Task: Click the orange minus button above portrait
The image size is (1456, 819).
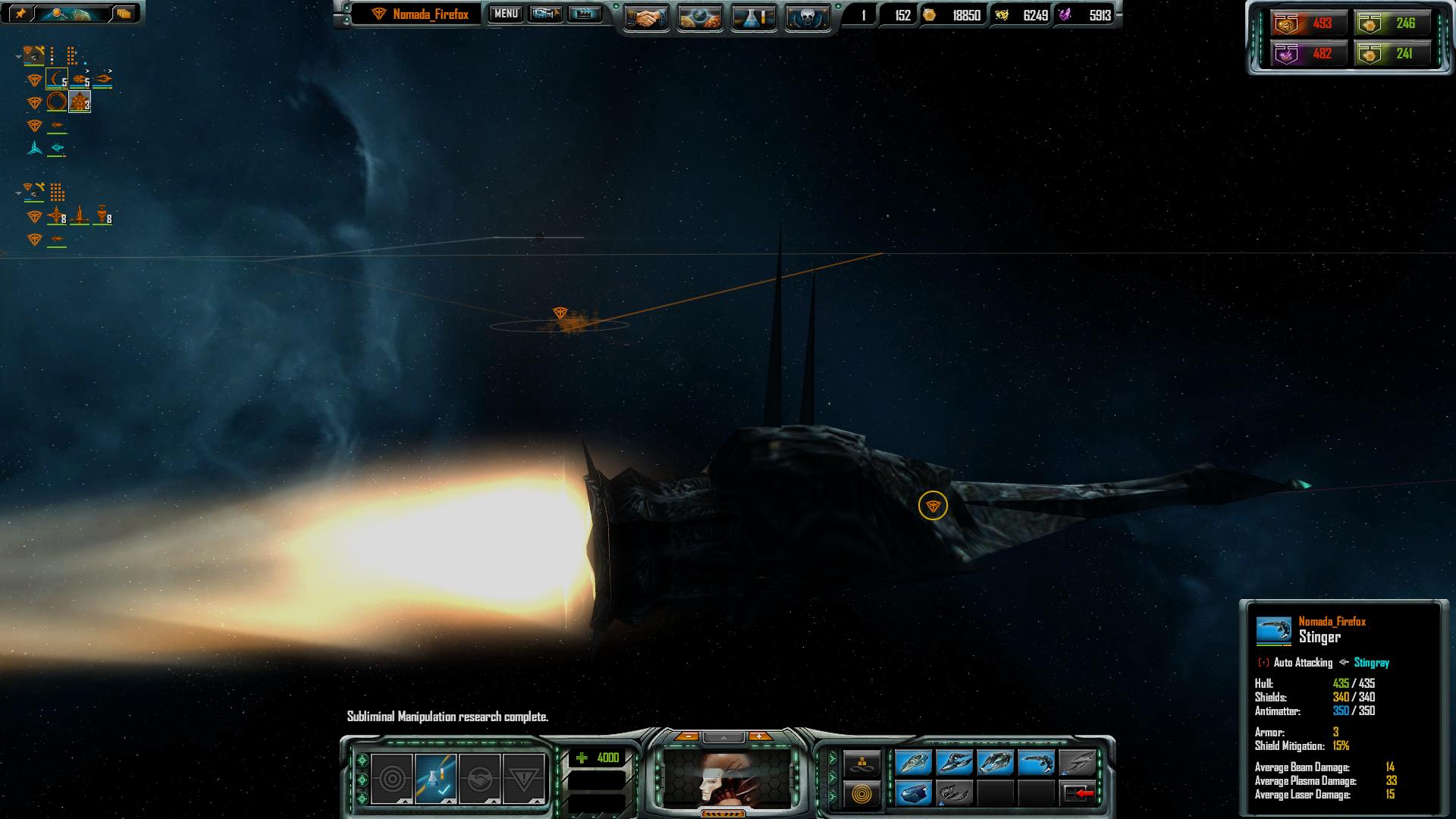Action: [687, 736]
